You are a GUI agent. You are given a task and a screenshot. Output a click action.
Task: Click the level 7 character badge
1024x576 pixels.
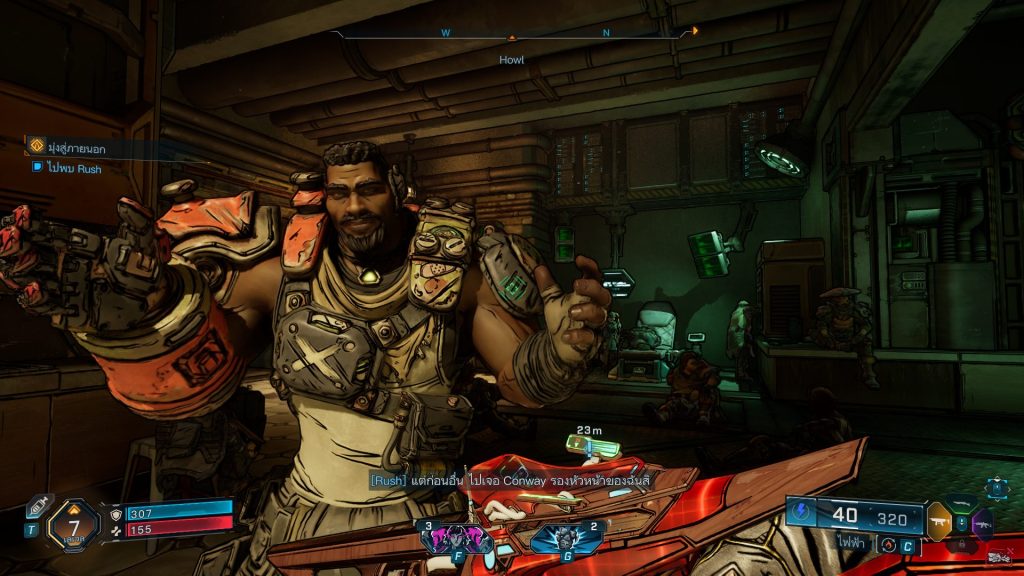tap(74, 524)
